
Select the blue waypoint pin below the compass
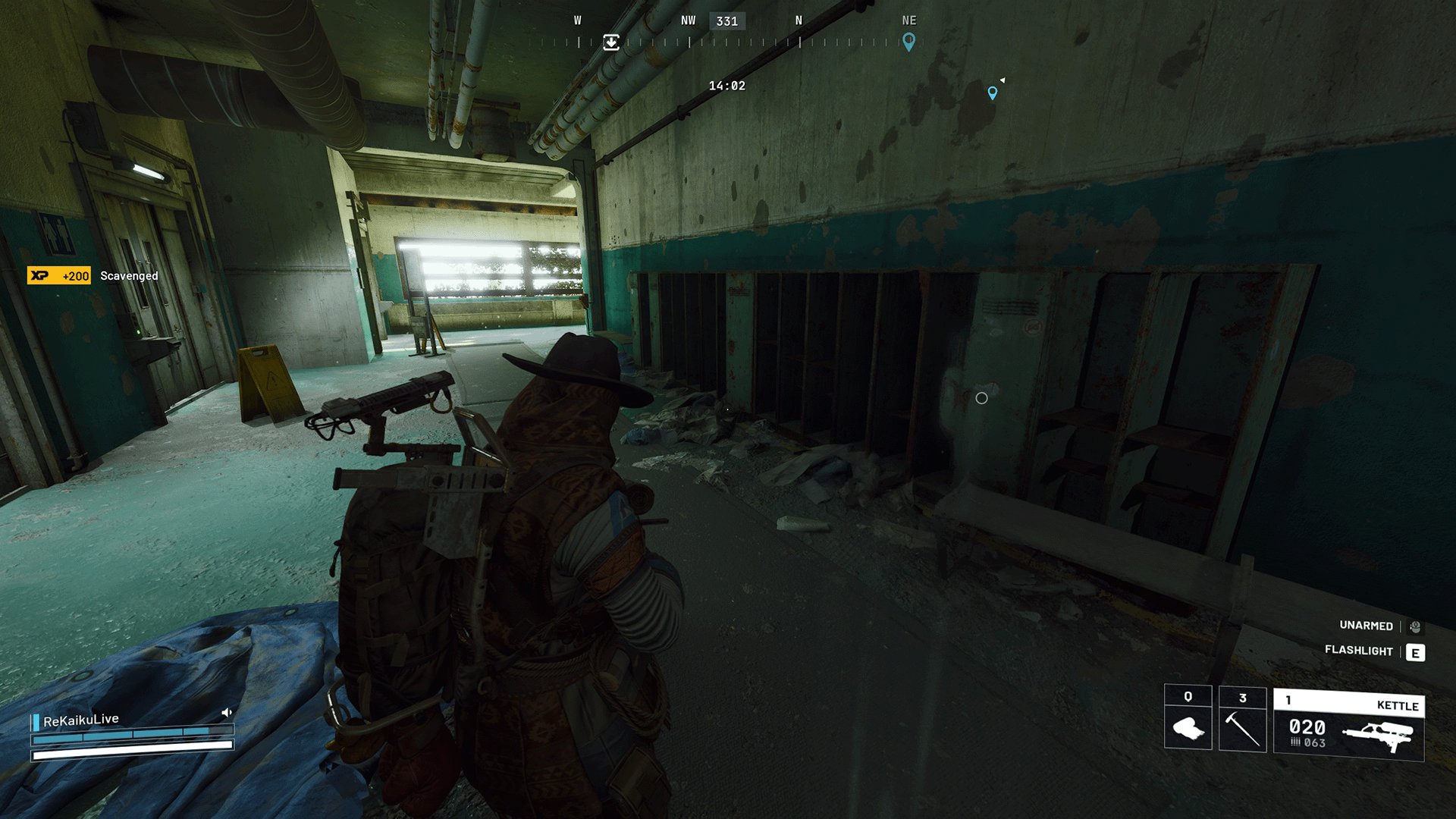tap(993, 93)
